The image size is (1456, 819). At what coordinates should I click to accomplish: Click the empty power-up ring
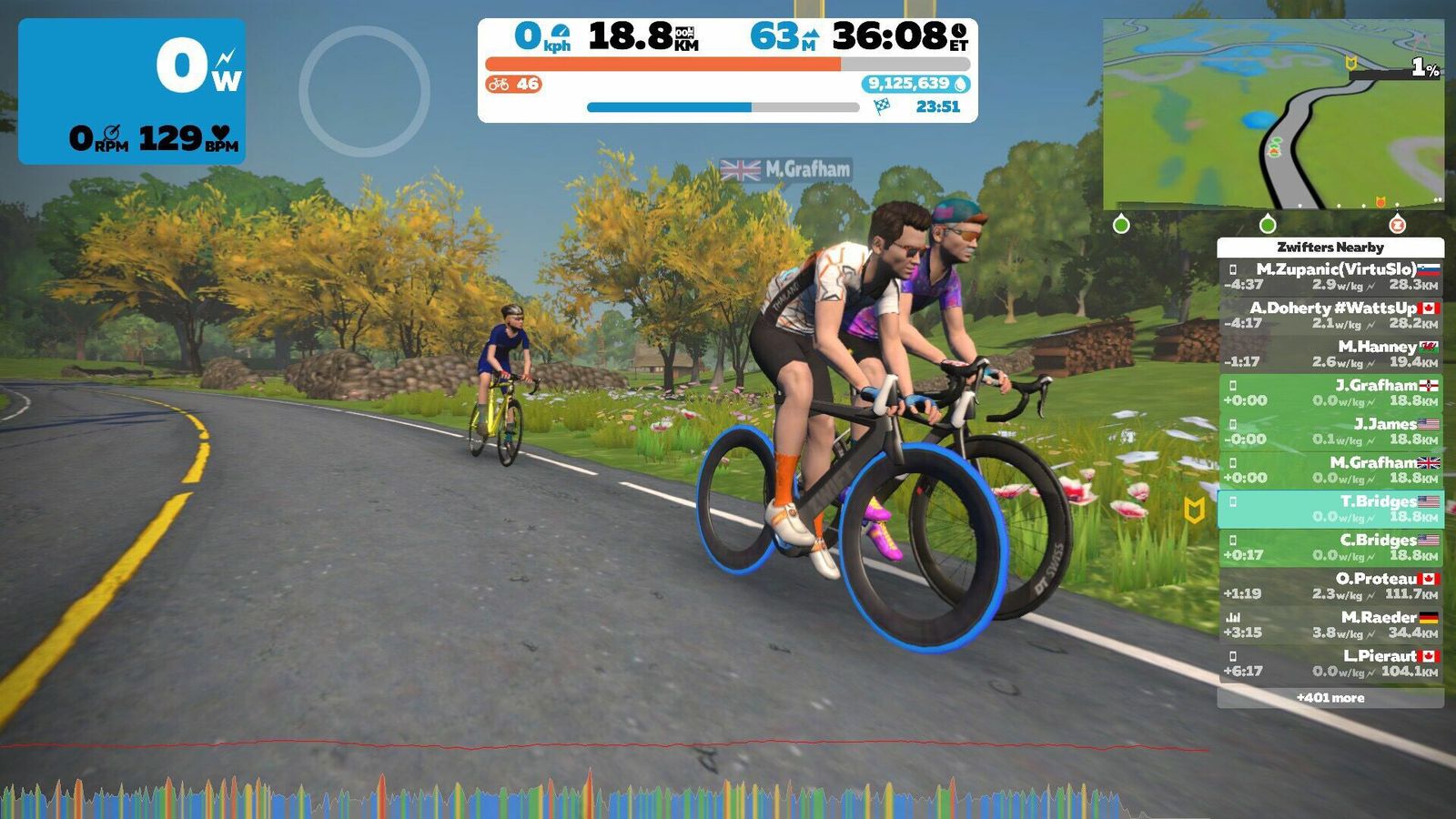pyautogui.click(x=364, y=91)
